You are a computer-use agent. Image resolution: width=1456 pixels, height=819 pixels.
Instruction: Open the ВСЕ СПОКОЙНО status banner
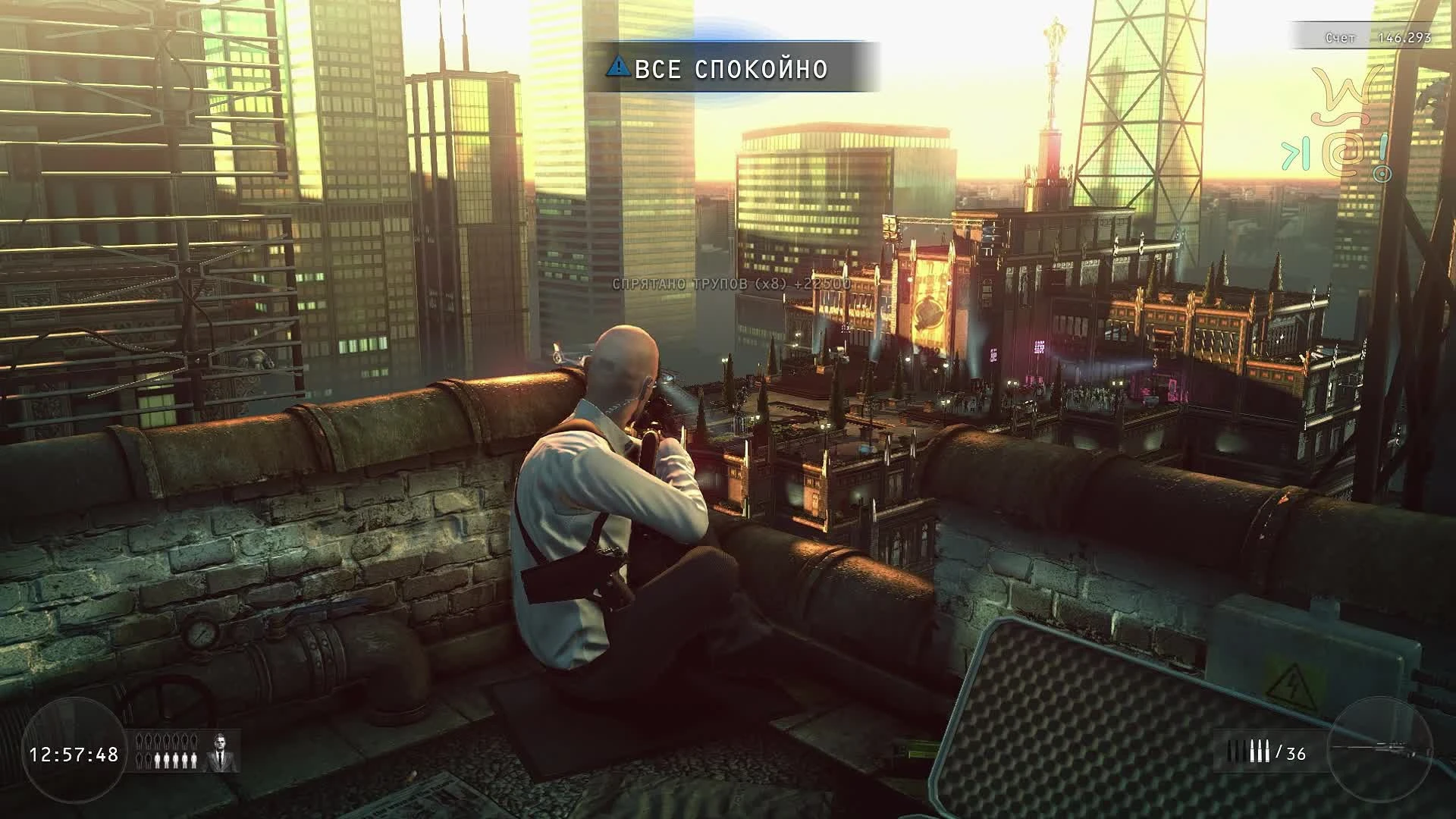pyautogui.click(x=728, y=68)
